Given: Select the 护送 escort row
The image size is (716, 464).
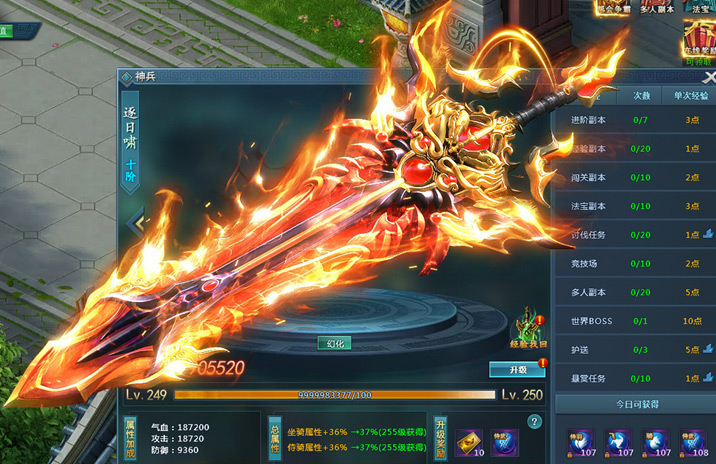Looking at the screenshot, I should click(634, 351).
